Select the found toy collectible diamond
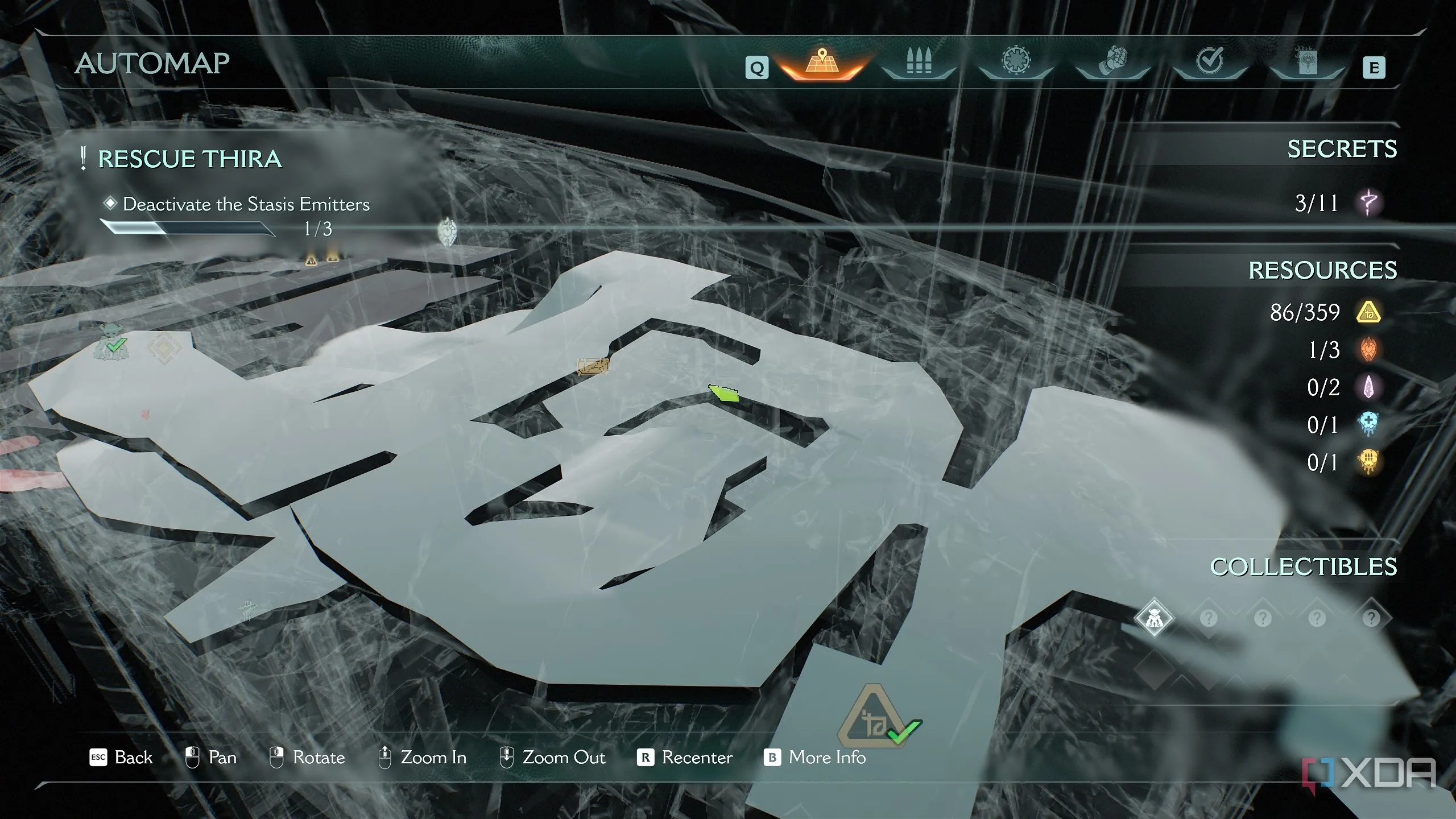1456x819 pixels. pyautogui.click(x=1153, y=618)
